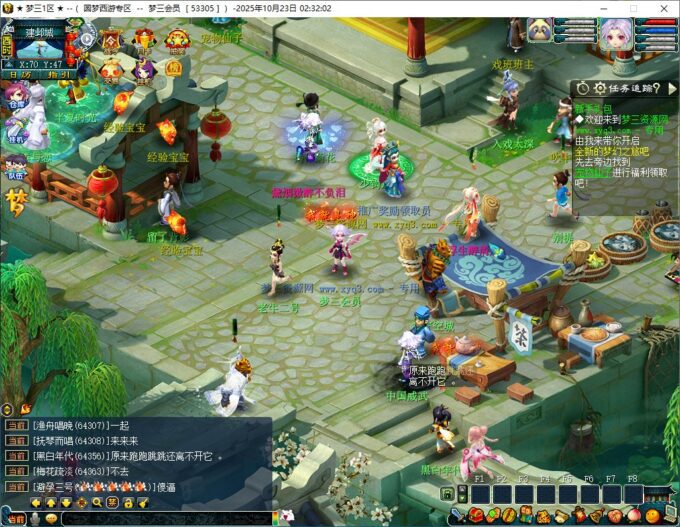Image resolution: width=680 pixels, height=527 pixels.
Task: Click the 挂机 auto-play icon
Action: pyautogui.click(x=15, y=126)
